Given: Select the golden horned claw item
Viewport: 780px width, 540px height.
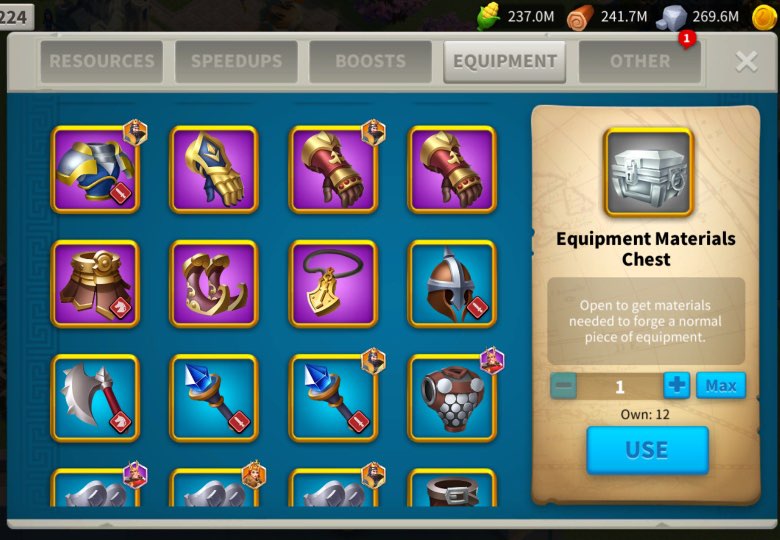Looking at the screenshot, I should tap(214, 283).
